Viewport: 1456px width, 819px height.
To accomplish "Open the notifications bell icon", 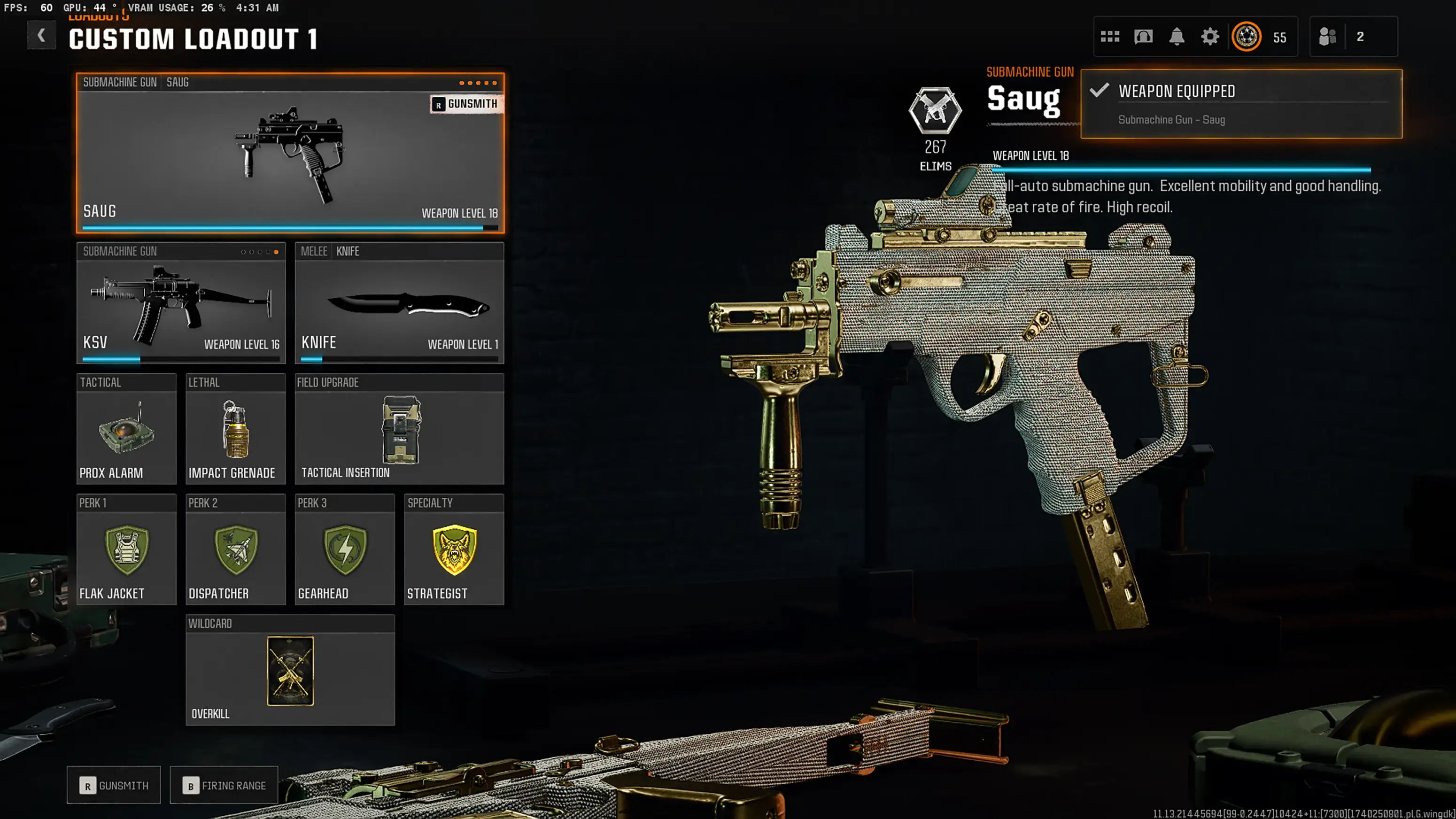I will click(x=1177, y=36).
